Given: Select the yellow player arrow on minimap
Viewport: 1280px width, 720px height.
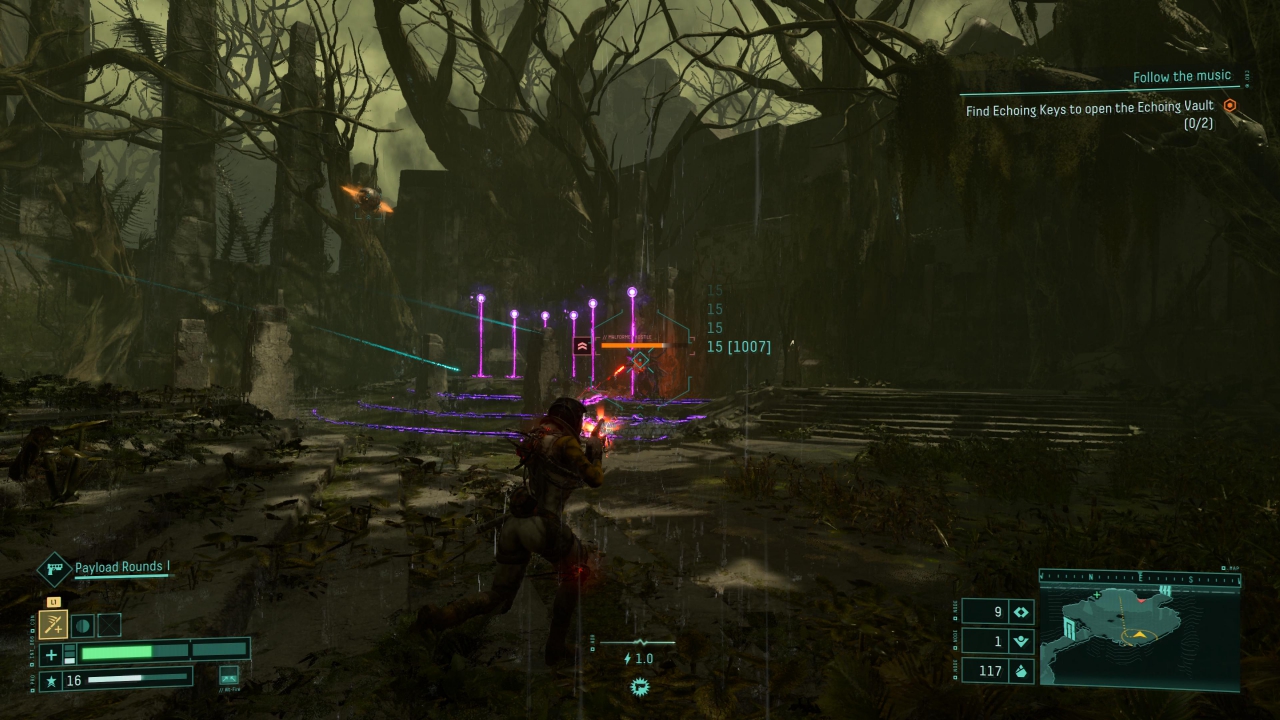Looking at the screenshot, I should coord(1138,635).
